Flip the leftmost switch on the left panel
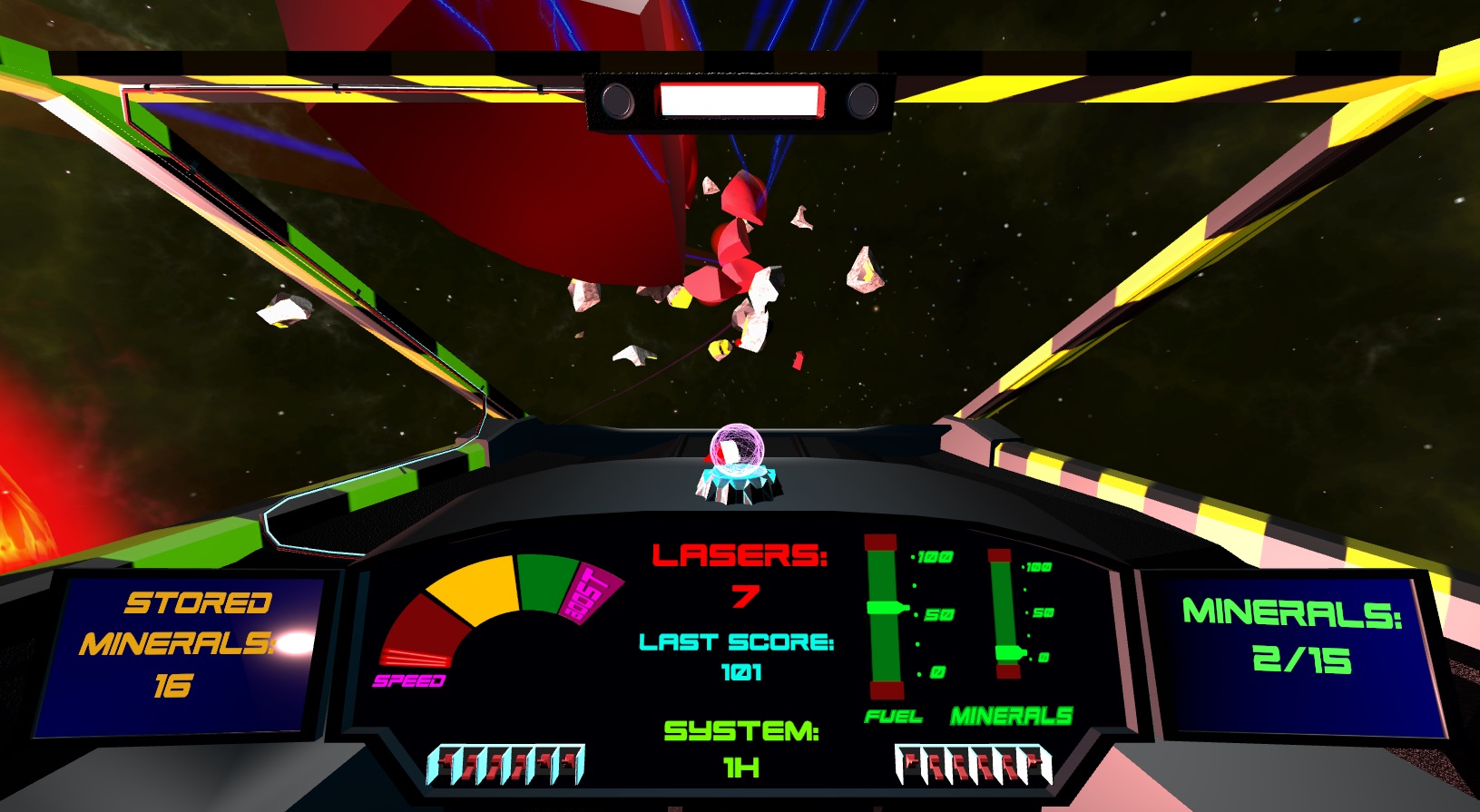The height and width of the screenshot is (812, 1480). [445, 762]
